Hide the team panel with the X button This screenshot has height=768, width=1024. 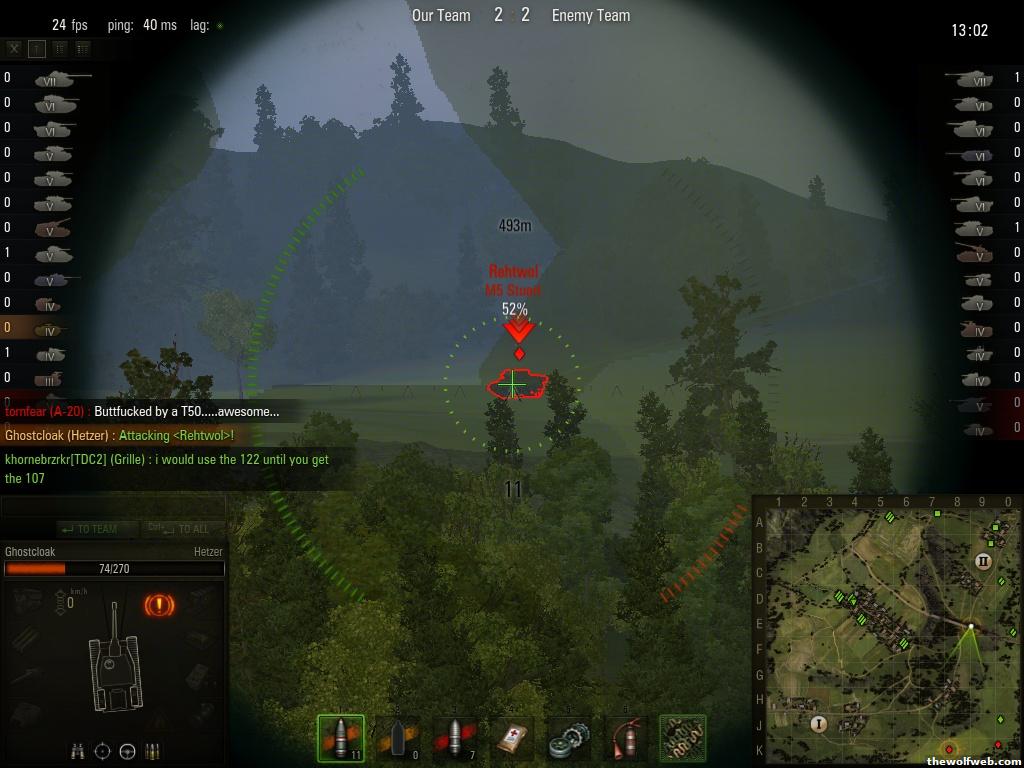point(14,48)
